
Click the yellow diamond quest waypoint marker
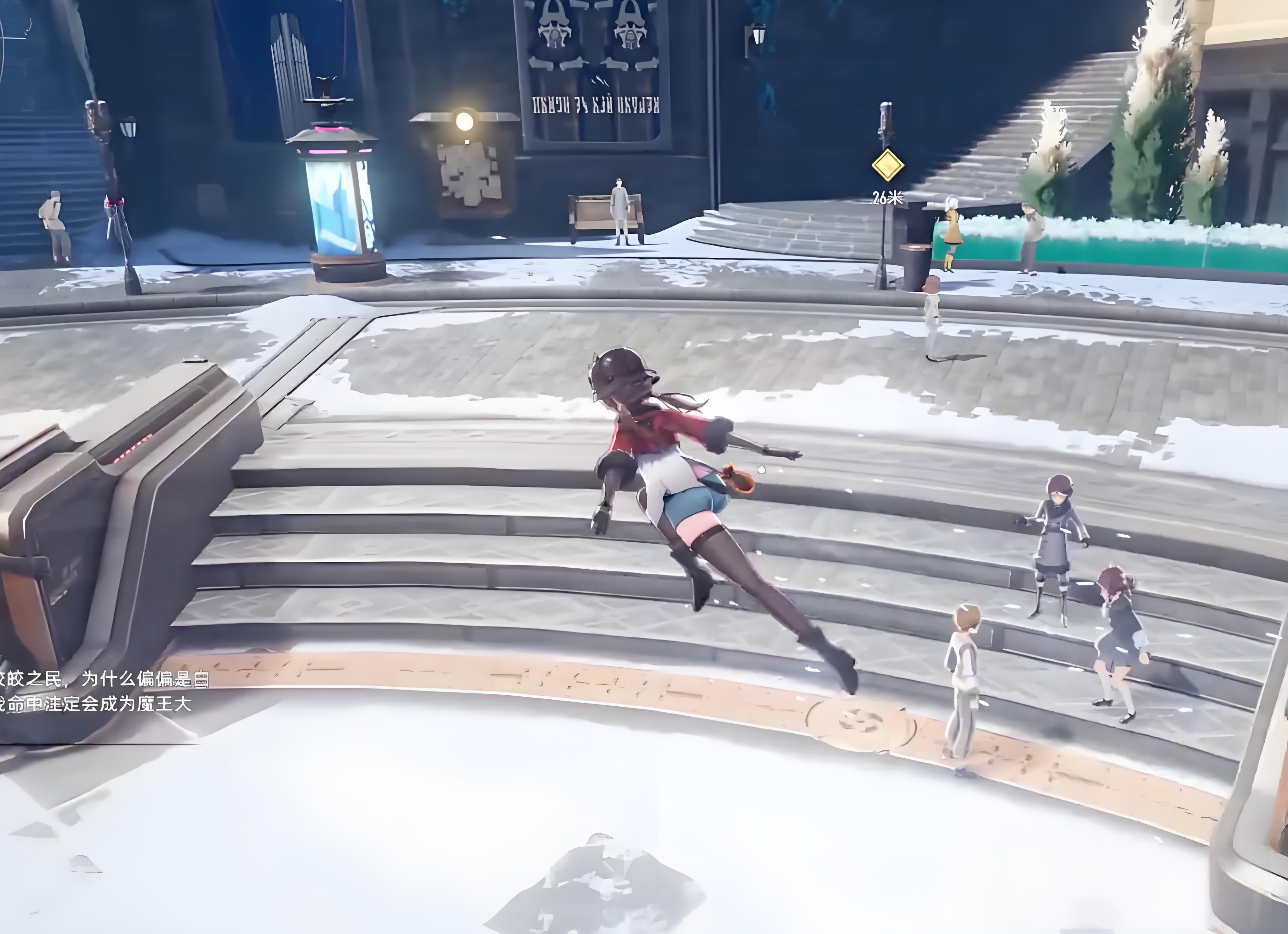pos(888,165)
